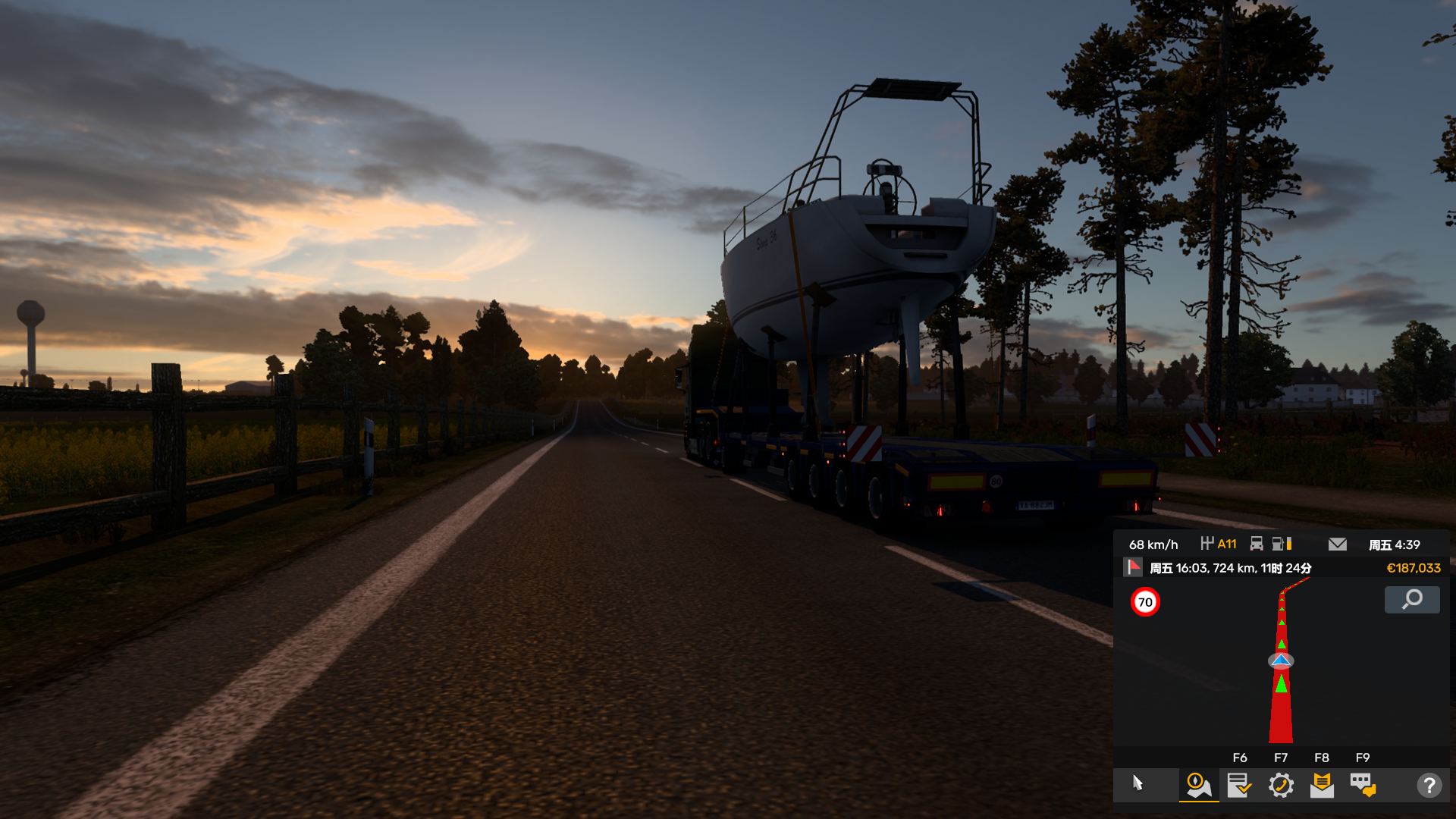Select the mouse cursor mode icon
1456x819 pixels.
point(1137,783)
